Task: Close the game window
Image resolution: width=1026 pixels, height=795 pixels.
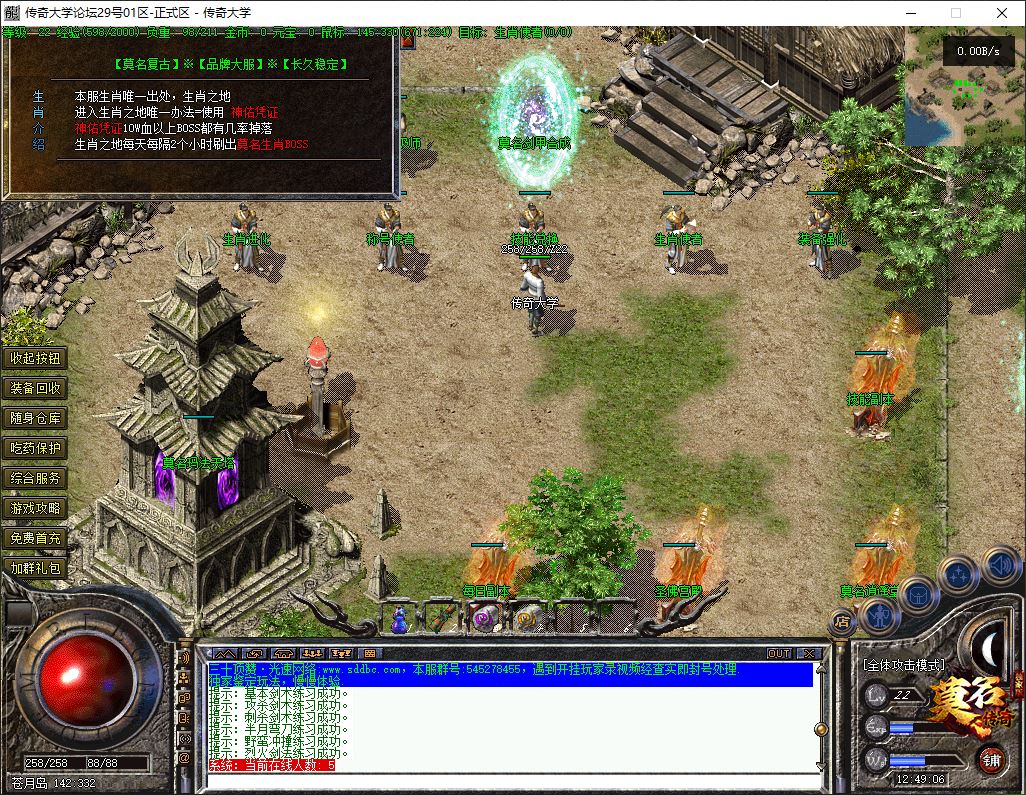Action: [1001, 13]
